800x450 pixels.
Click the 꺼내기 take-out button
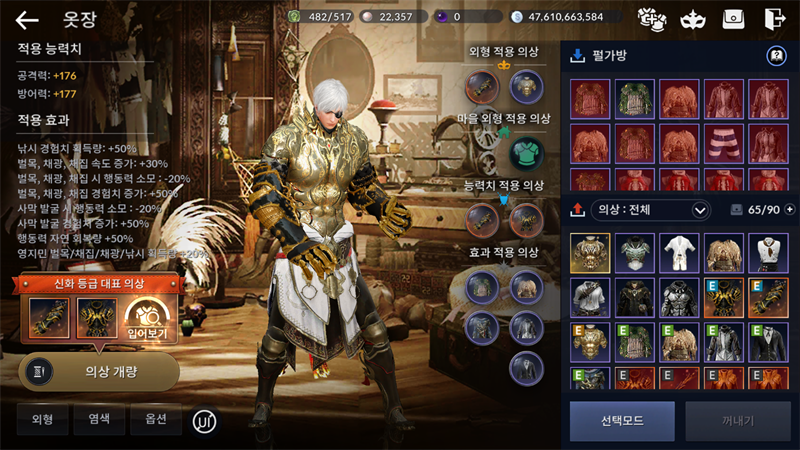[738, 421]
